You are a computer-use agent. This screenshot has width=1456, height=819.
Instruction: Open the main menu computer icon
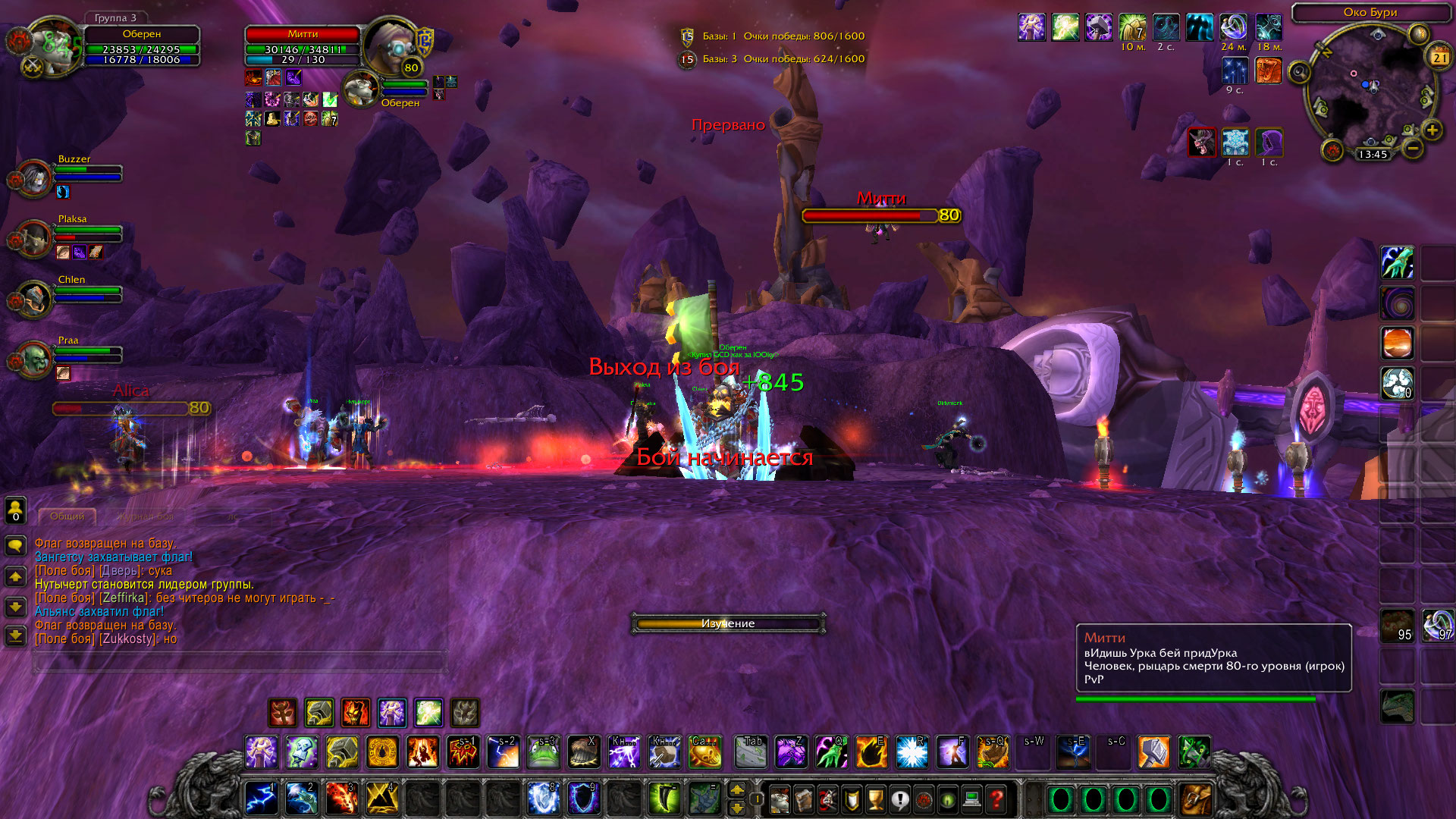971,799
